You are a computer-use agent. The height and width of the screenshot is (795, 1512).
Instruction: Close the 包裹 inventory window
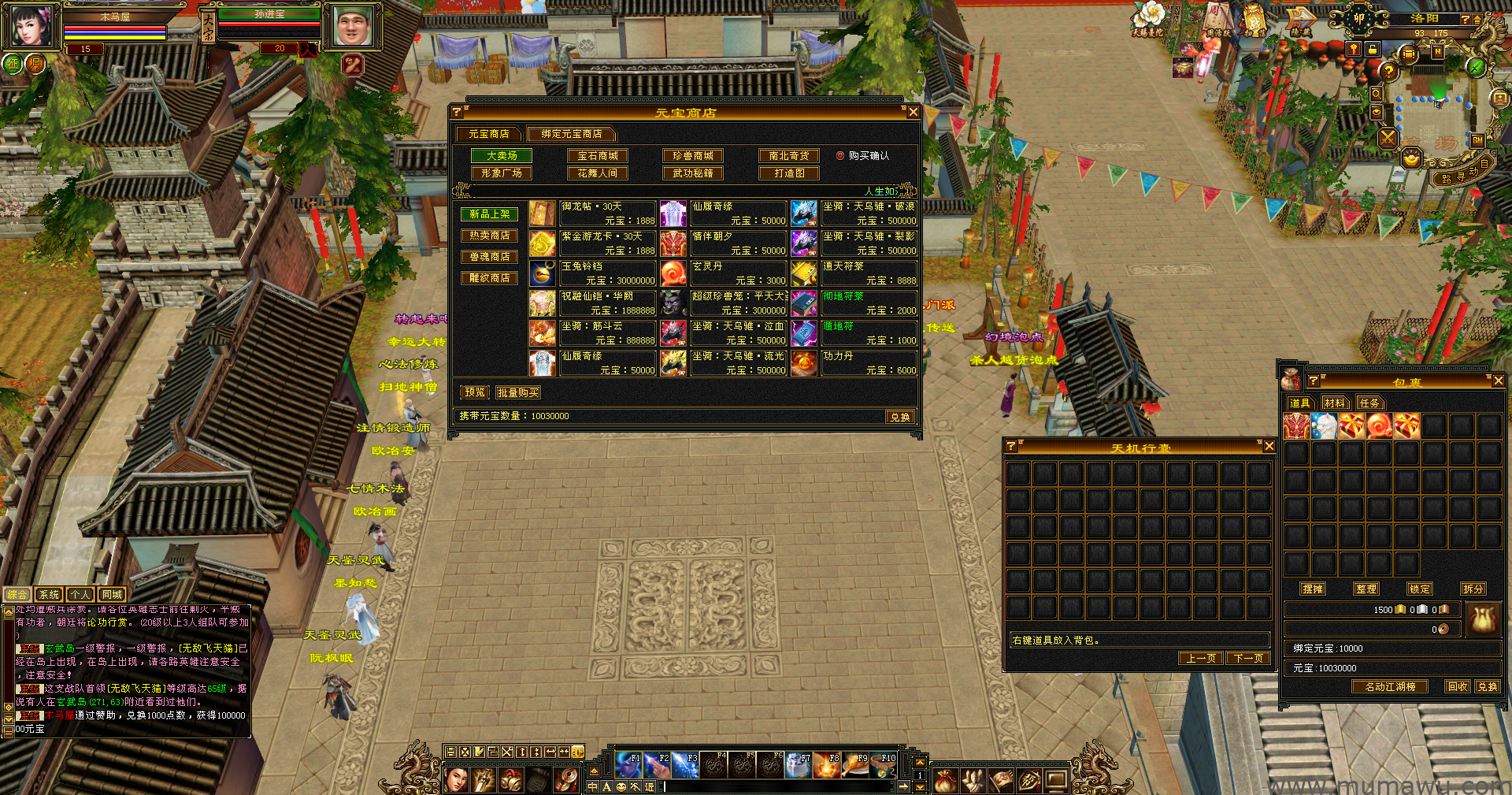pyautogui.click(x=1498, y=381)
